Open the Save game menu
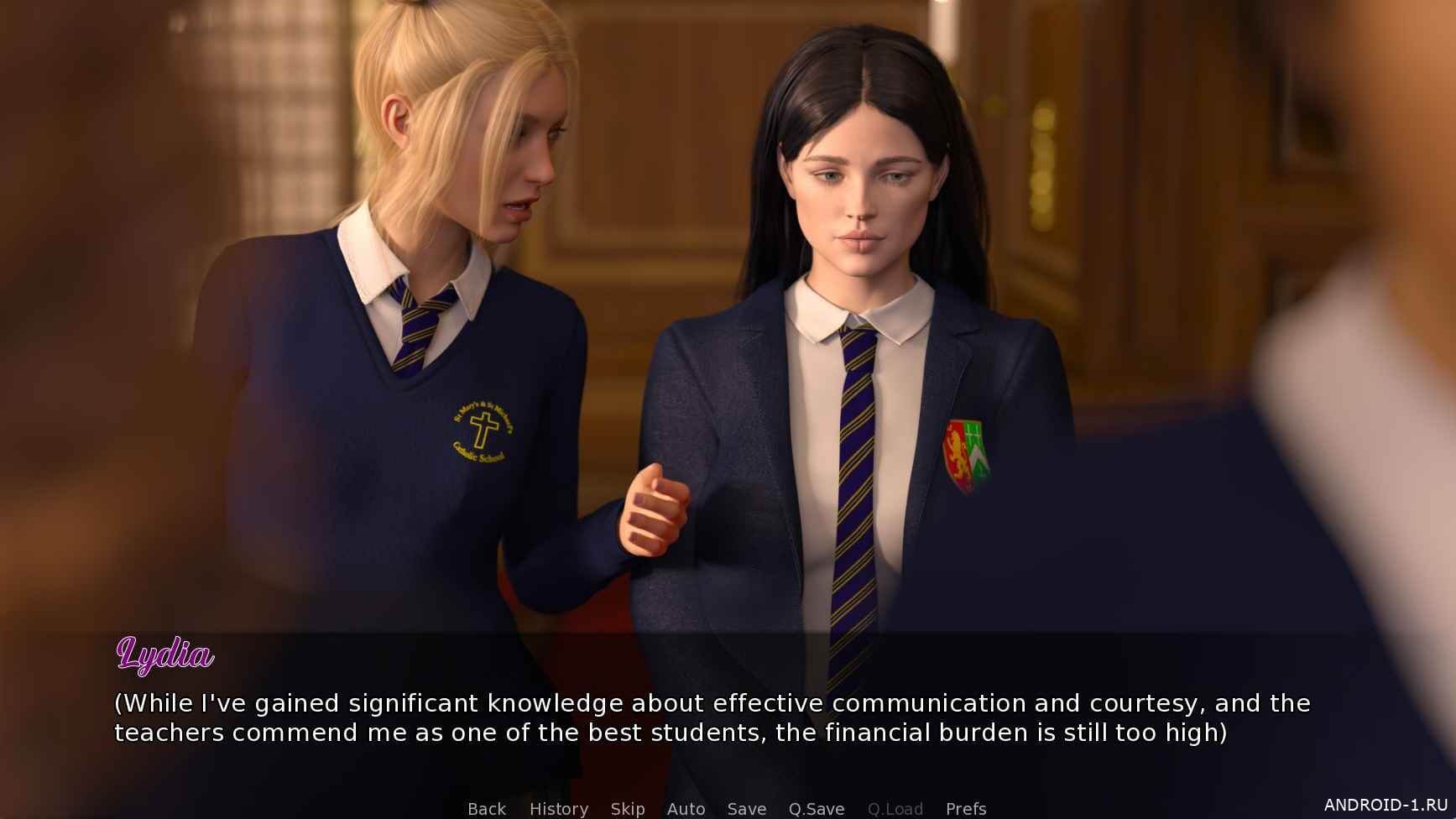 (746, 809)
